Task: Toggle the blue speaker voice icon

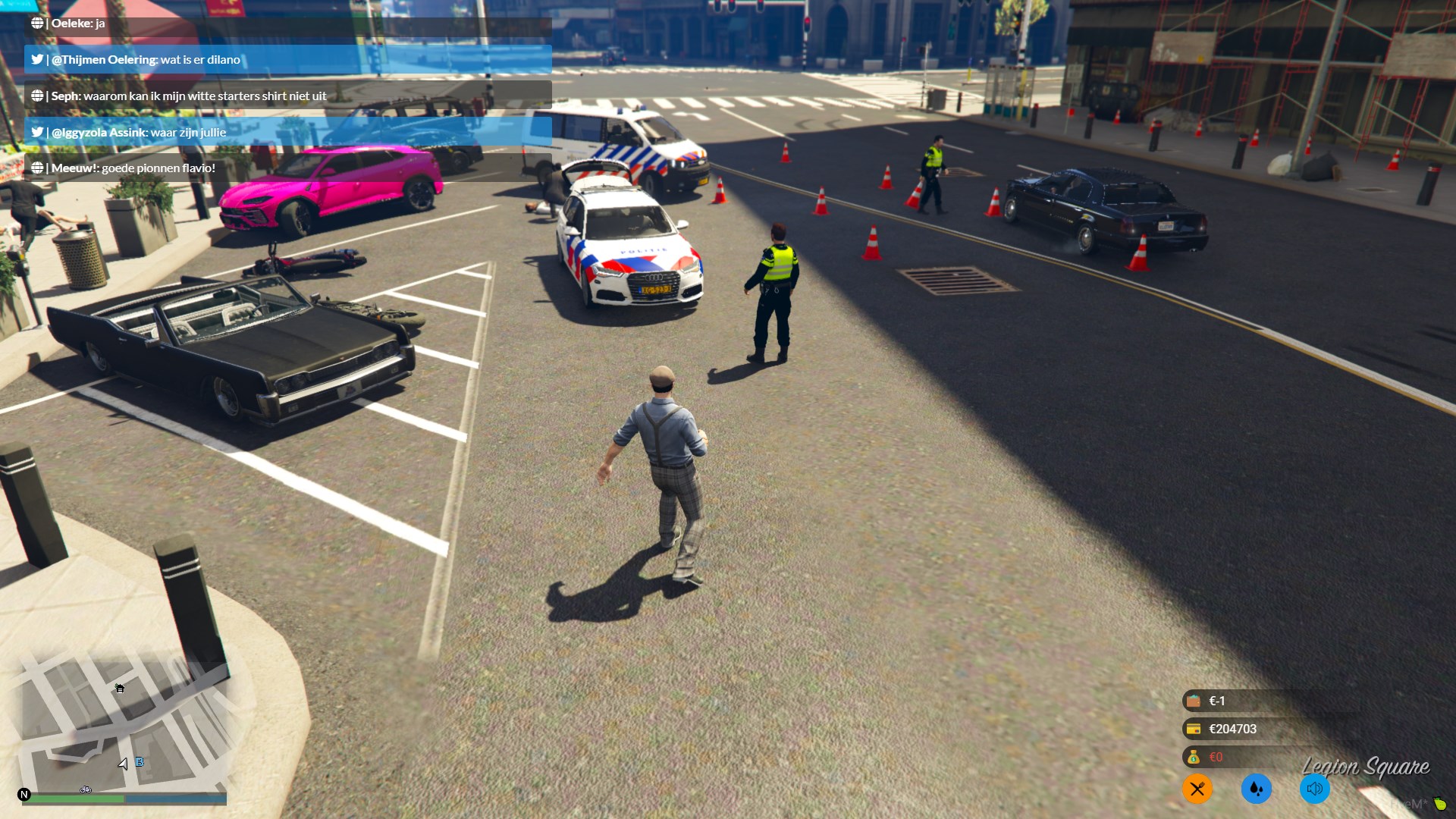Action: coord(1314,789)
